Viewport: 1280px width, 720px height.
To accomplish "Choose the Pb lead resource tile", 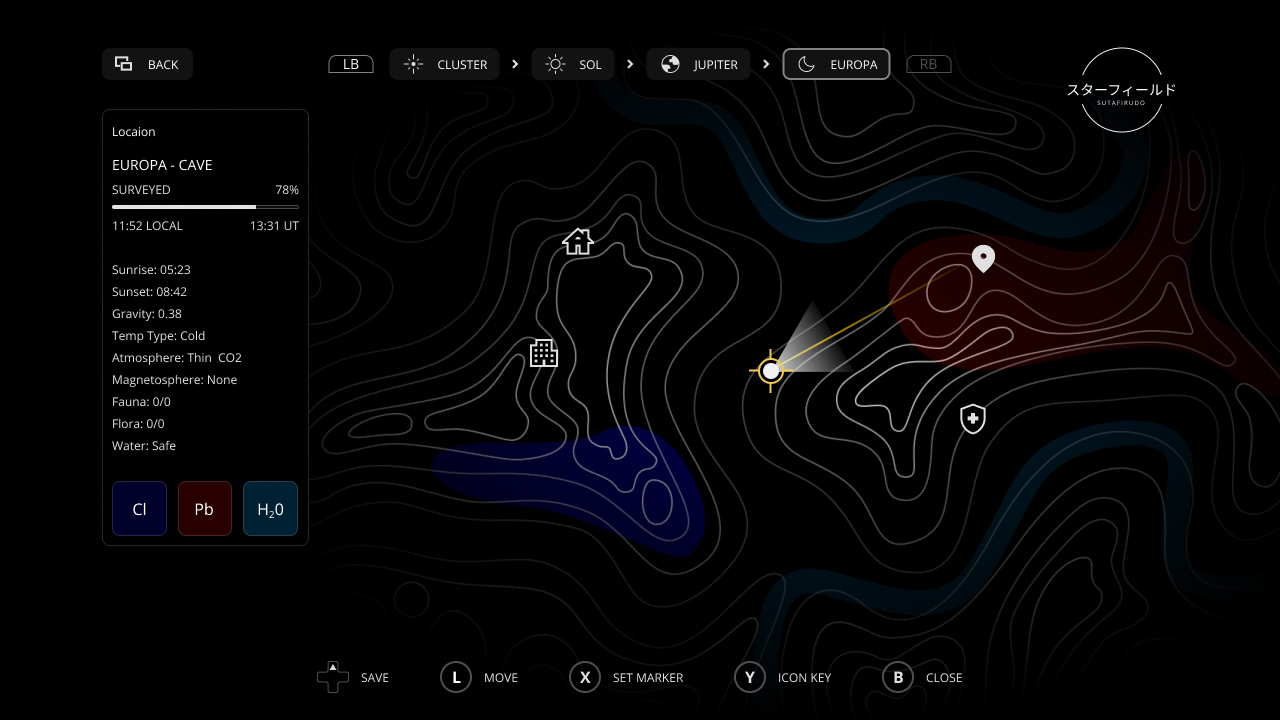I will (x=205, y=509).
